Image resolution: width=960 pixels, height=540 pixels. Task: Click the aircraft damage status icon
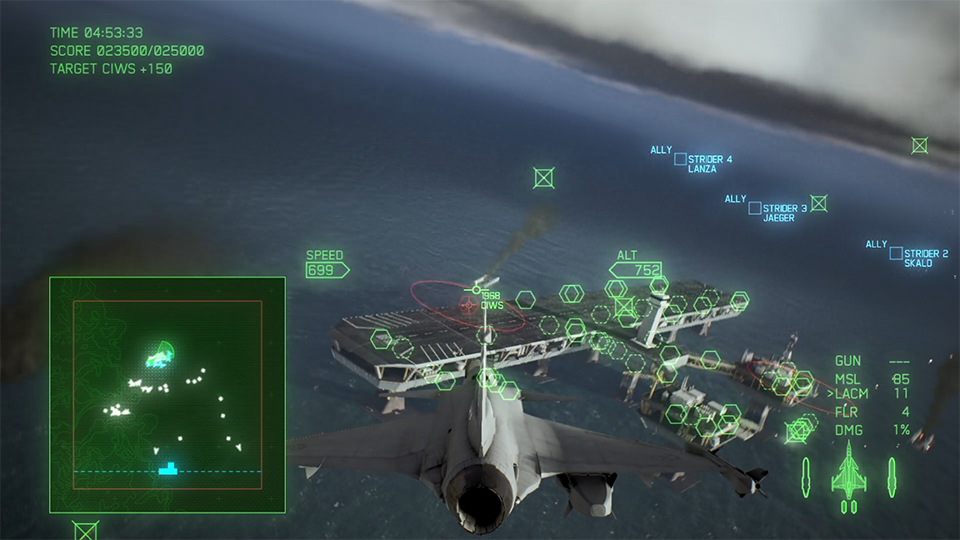point(848,470)
